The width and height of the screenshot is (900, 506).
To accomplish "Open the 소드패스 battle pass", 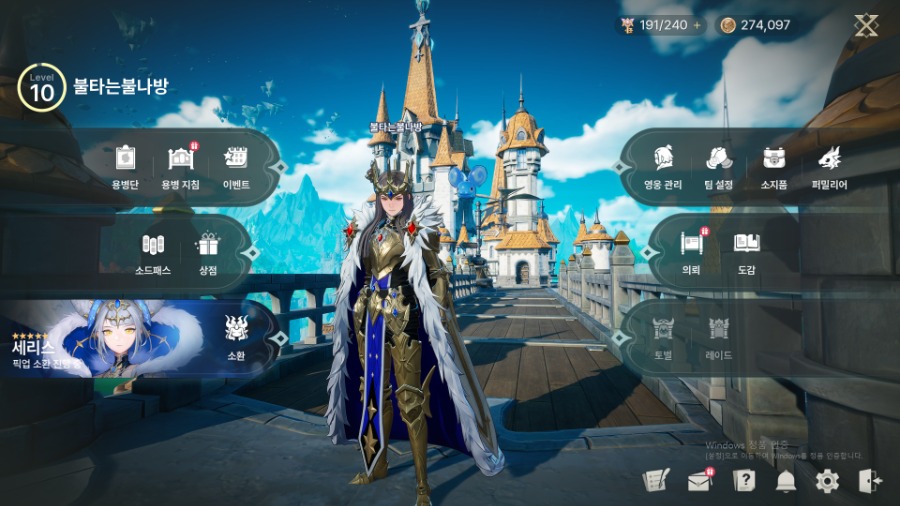I will pos(152,250).
